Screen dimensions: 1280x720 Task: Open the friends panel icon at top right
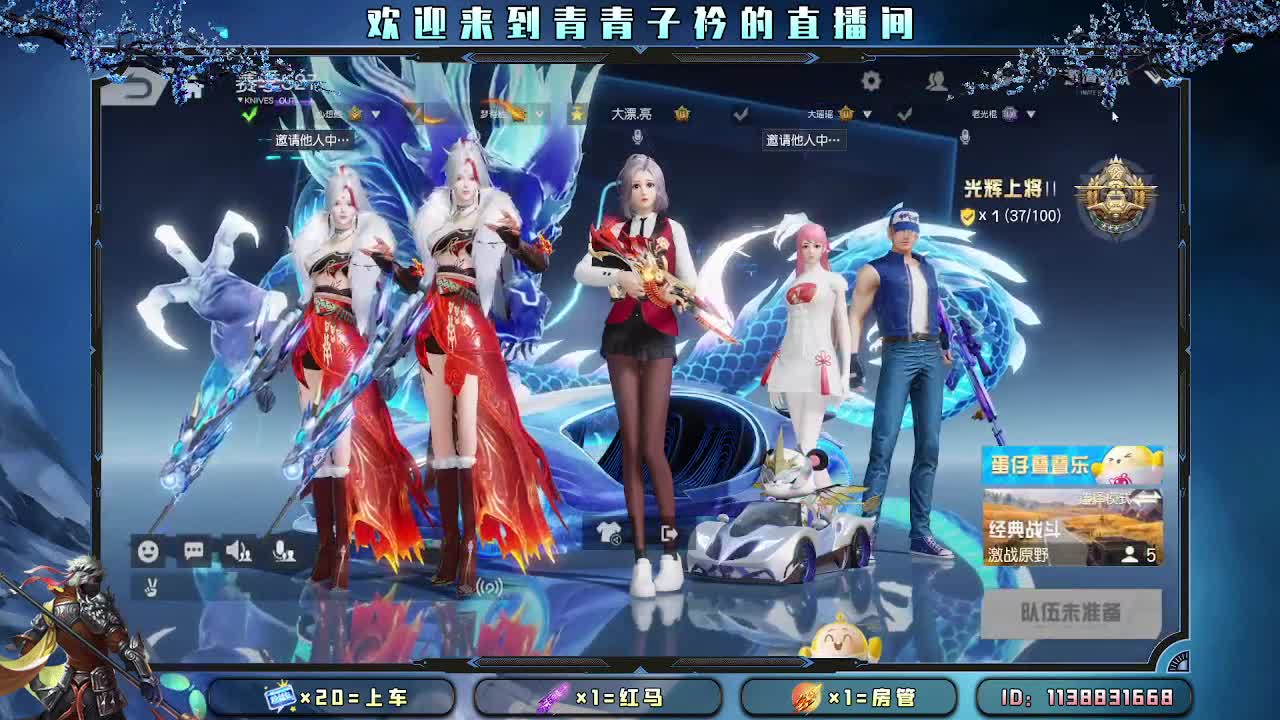point(937,82)
